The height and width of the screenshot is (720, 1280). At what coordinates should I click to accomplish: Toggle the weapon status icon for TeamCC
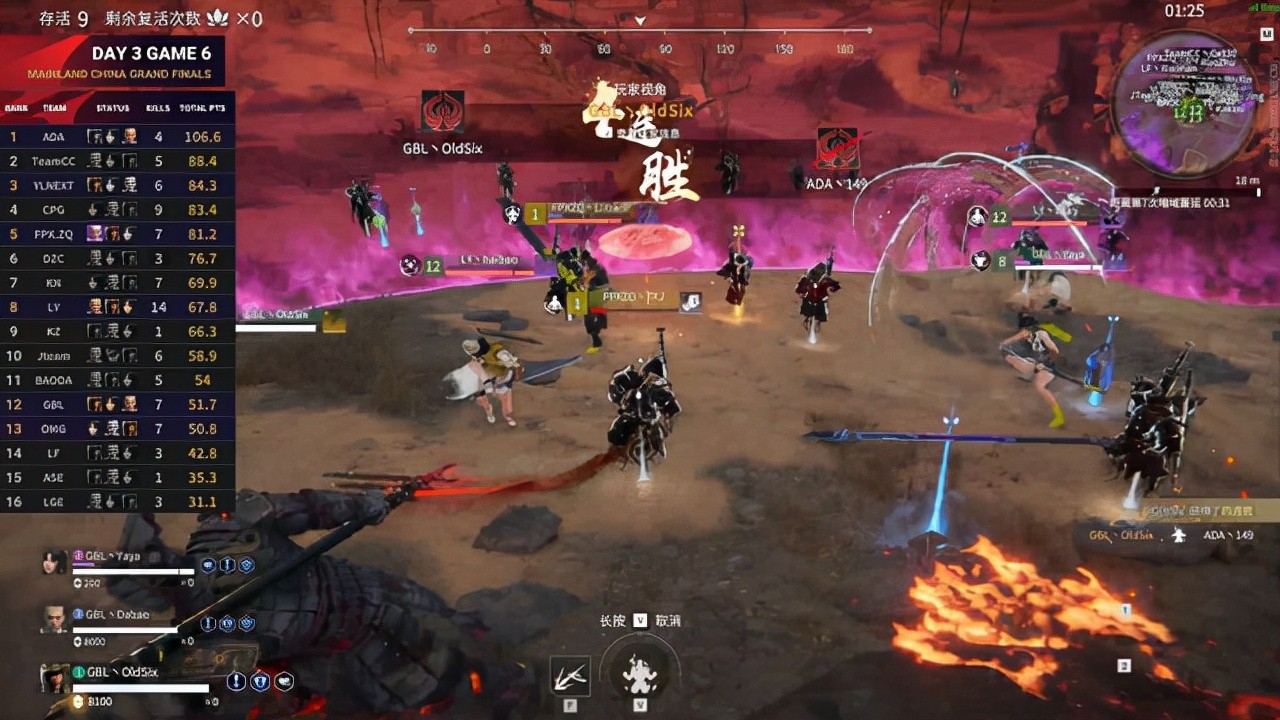tap(110, 160)
